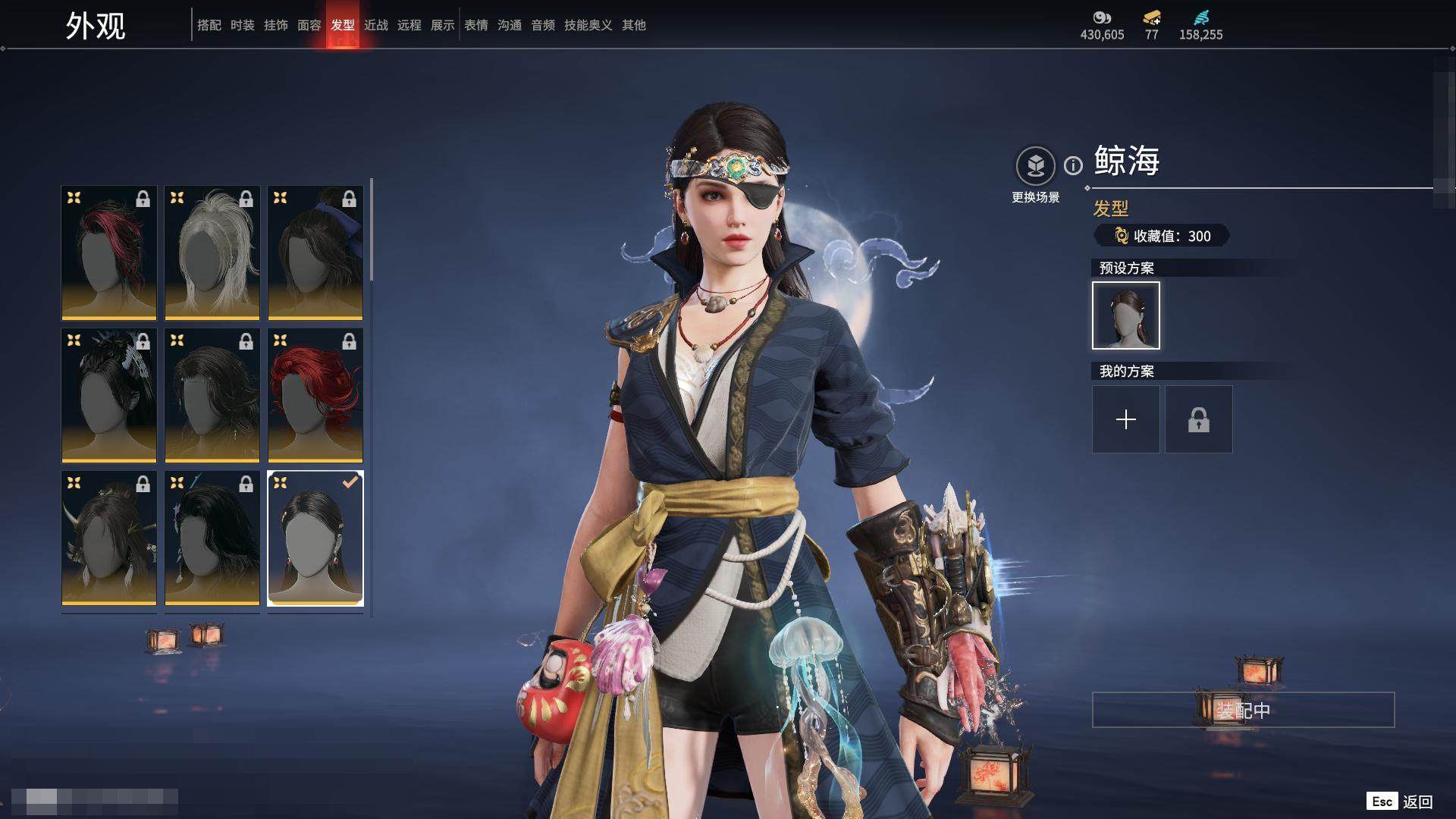This screenshot has height=819, width=1456.
Task: Click the 更换场景 change scene button
Action: click(1035, 166)
